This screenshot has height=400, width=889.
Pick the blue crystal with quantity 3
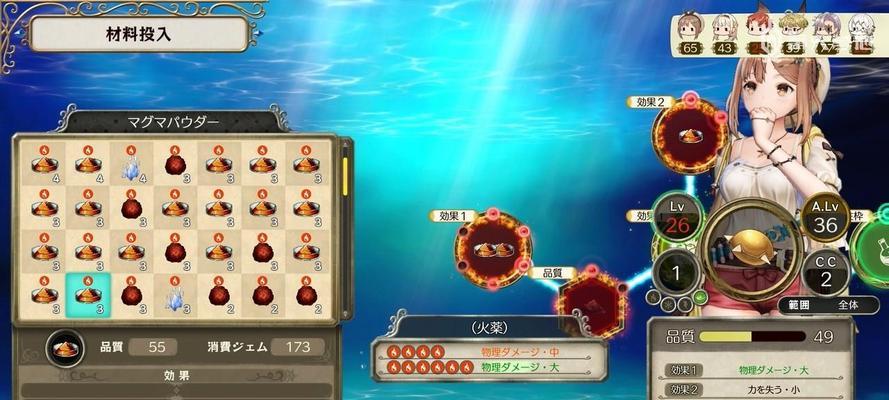[x=175, y=293]
